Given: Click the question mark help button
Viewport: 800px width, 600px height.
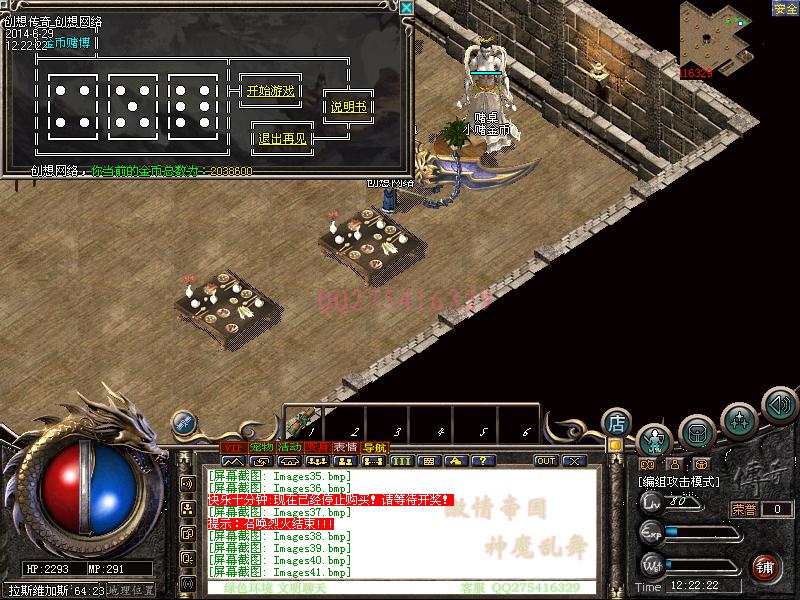Looking at the screenshot, I should pos(483,461).
